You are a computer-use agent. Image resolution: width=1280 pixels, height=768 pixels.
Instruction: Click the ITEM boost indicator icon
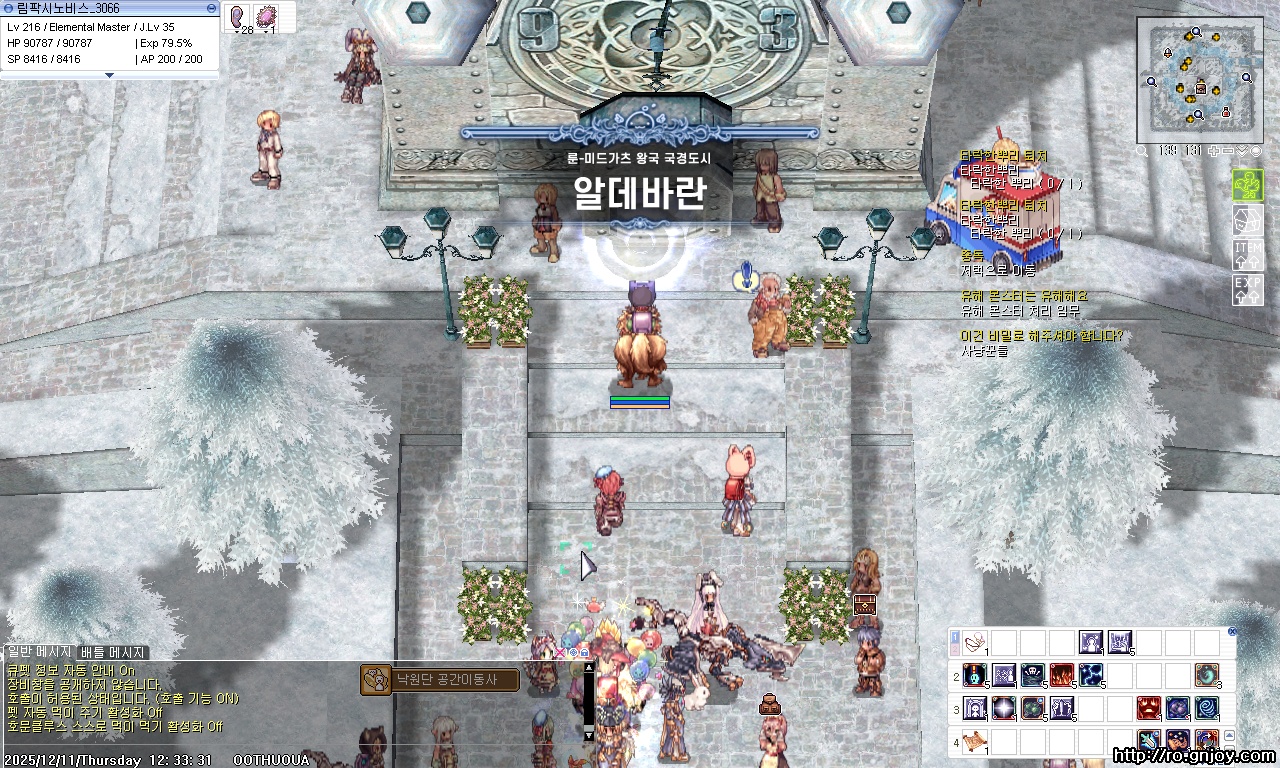(1248, 255)
